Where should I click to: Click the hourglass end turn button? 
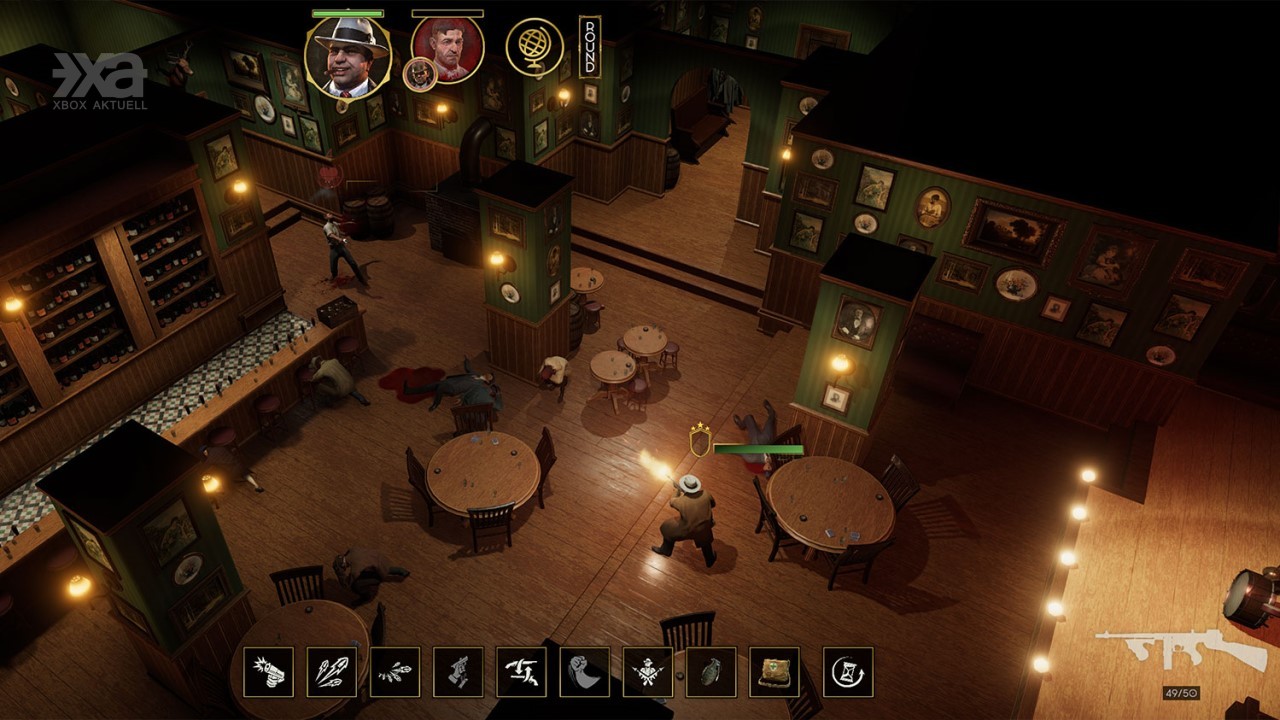pos(848,672)
